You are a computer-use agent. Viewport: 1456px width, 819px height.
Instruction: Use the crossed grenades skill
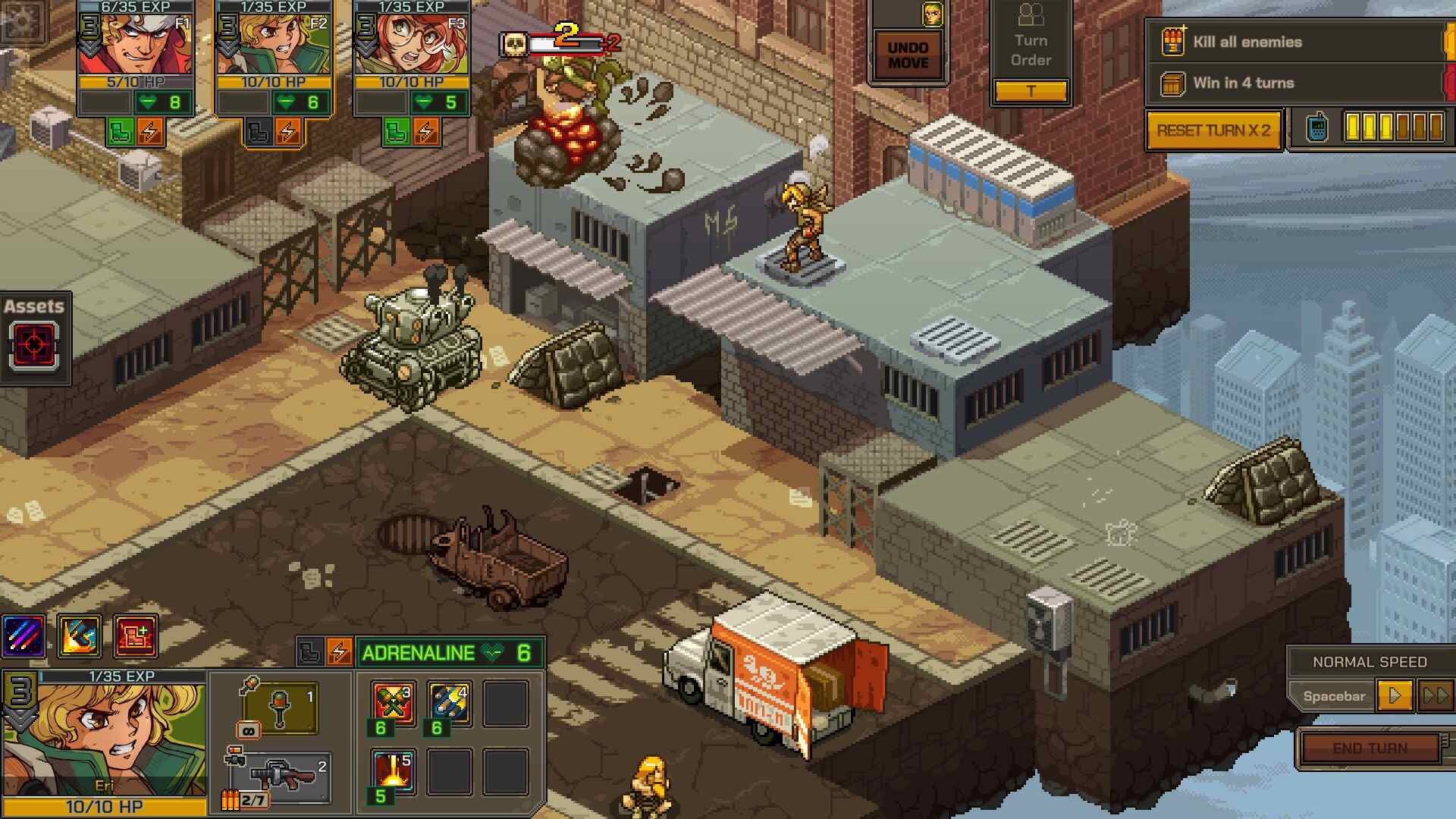393,703
